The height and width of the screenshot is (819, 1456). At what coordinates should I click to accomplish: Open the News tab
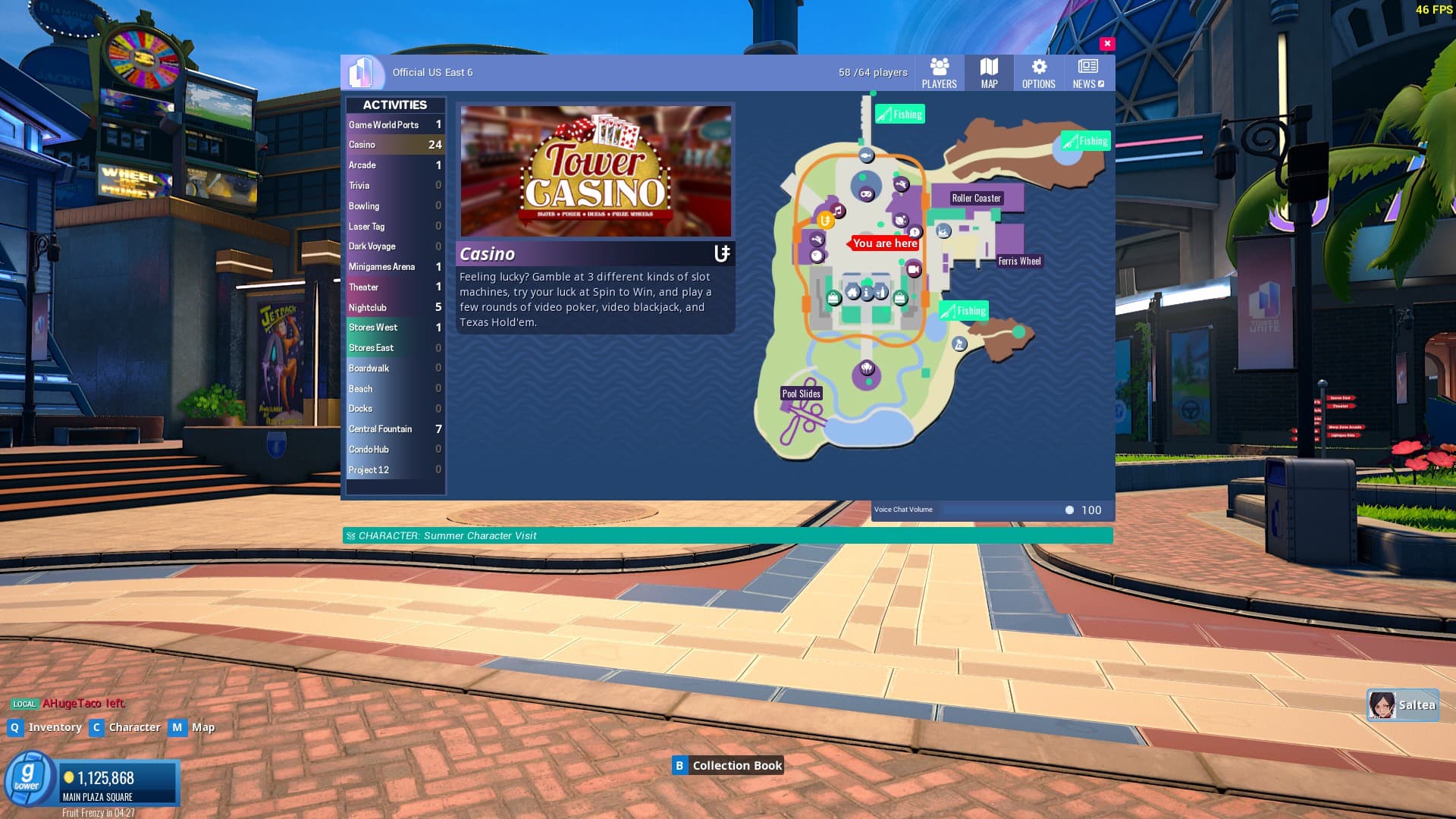tap(1088, 74)
